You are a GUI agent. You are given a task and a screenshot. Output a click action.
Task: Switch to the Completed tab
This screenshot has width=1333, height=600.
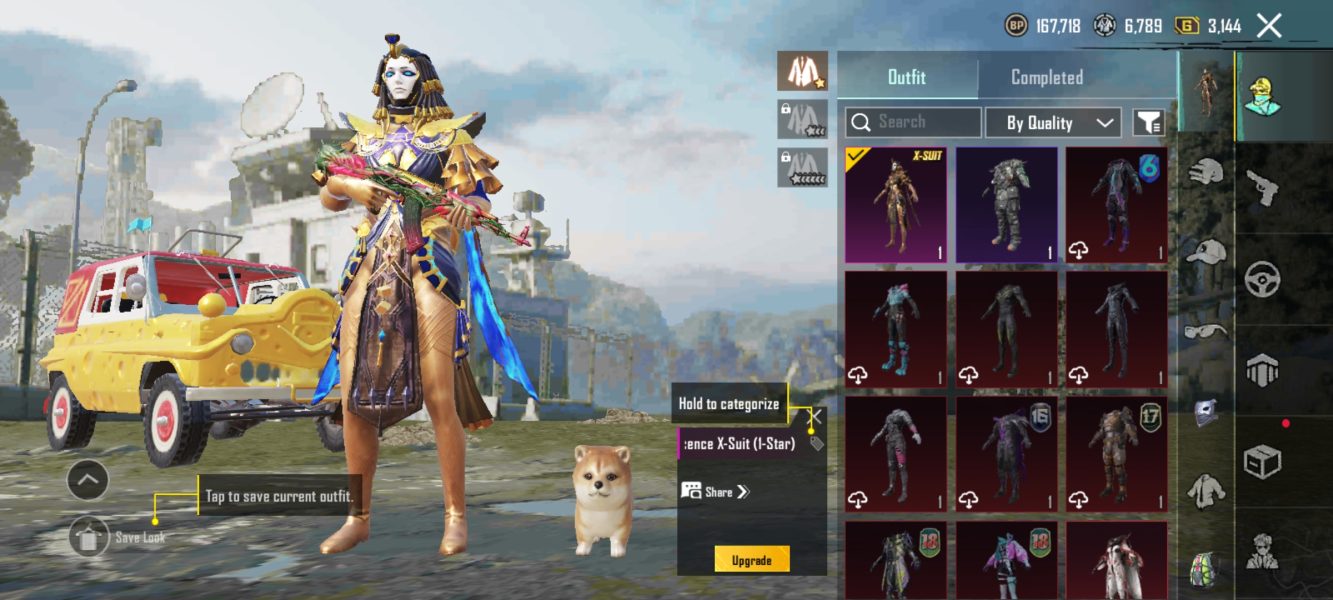coord(1046,77)
